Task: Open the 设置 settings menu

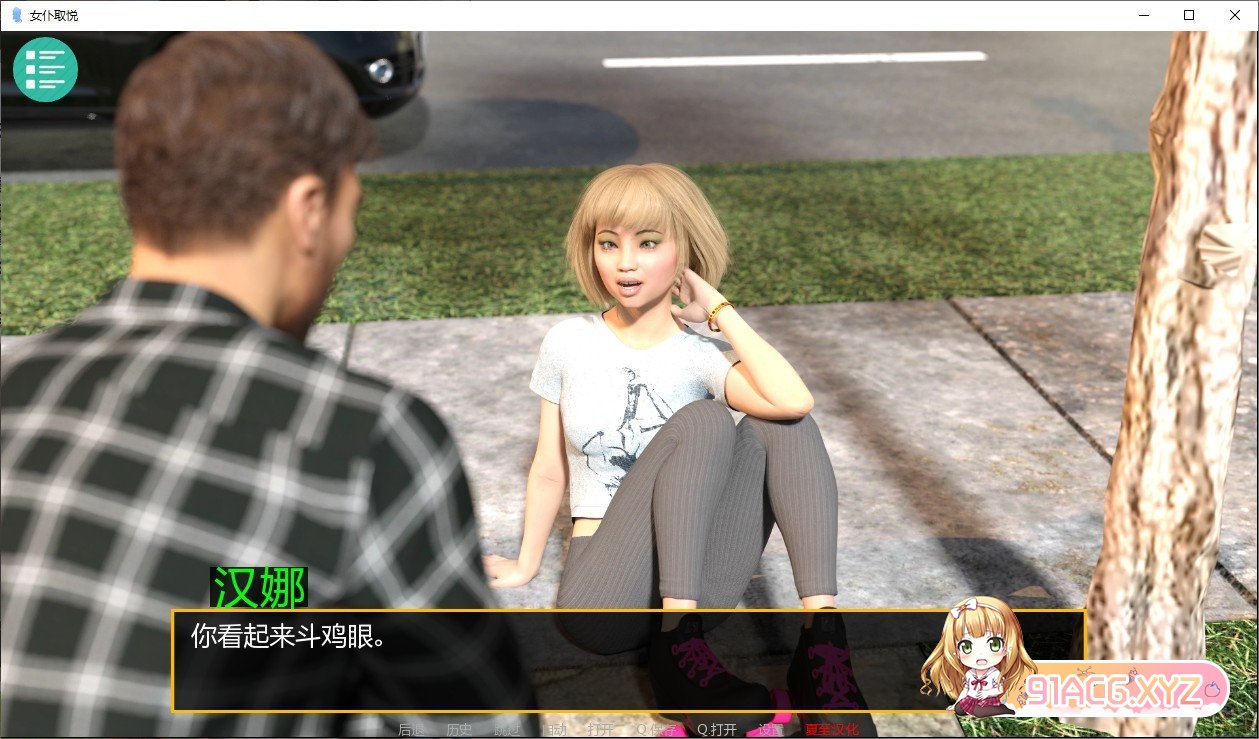Action: coord(771,730)
